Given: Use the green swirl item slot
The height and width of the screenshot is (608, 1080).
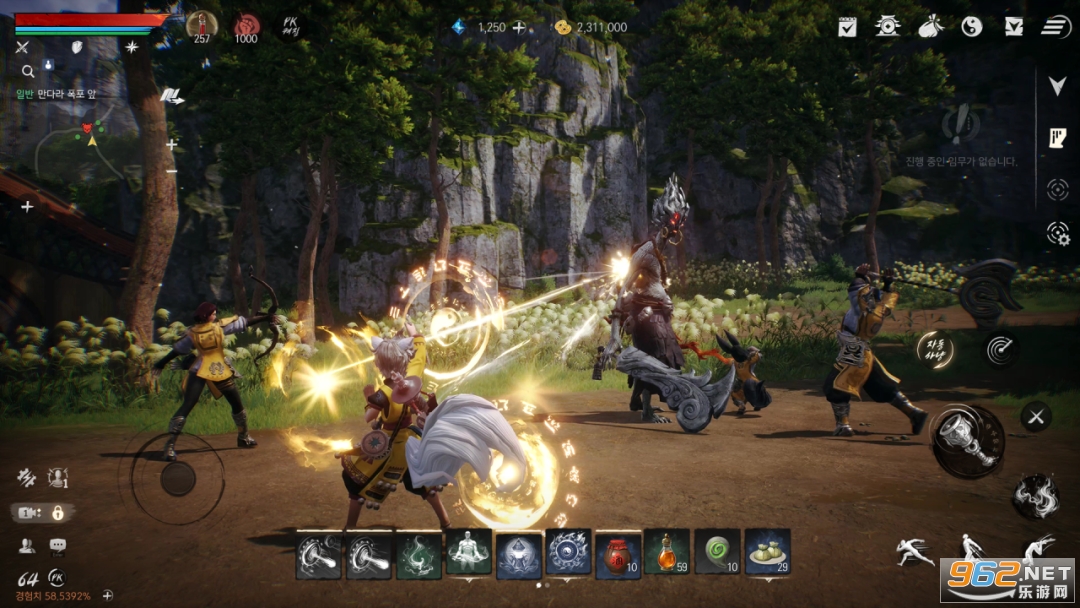Looking at the screenshot, I should tap(717, 554).
